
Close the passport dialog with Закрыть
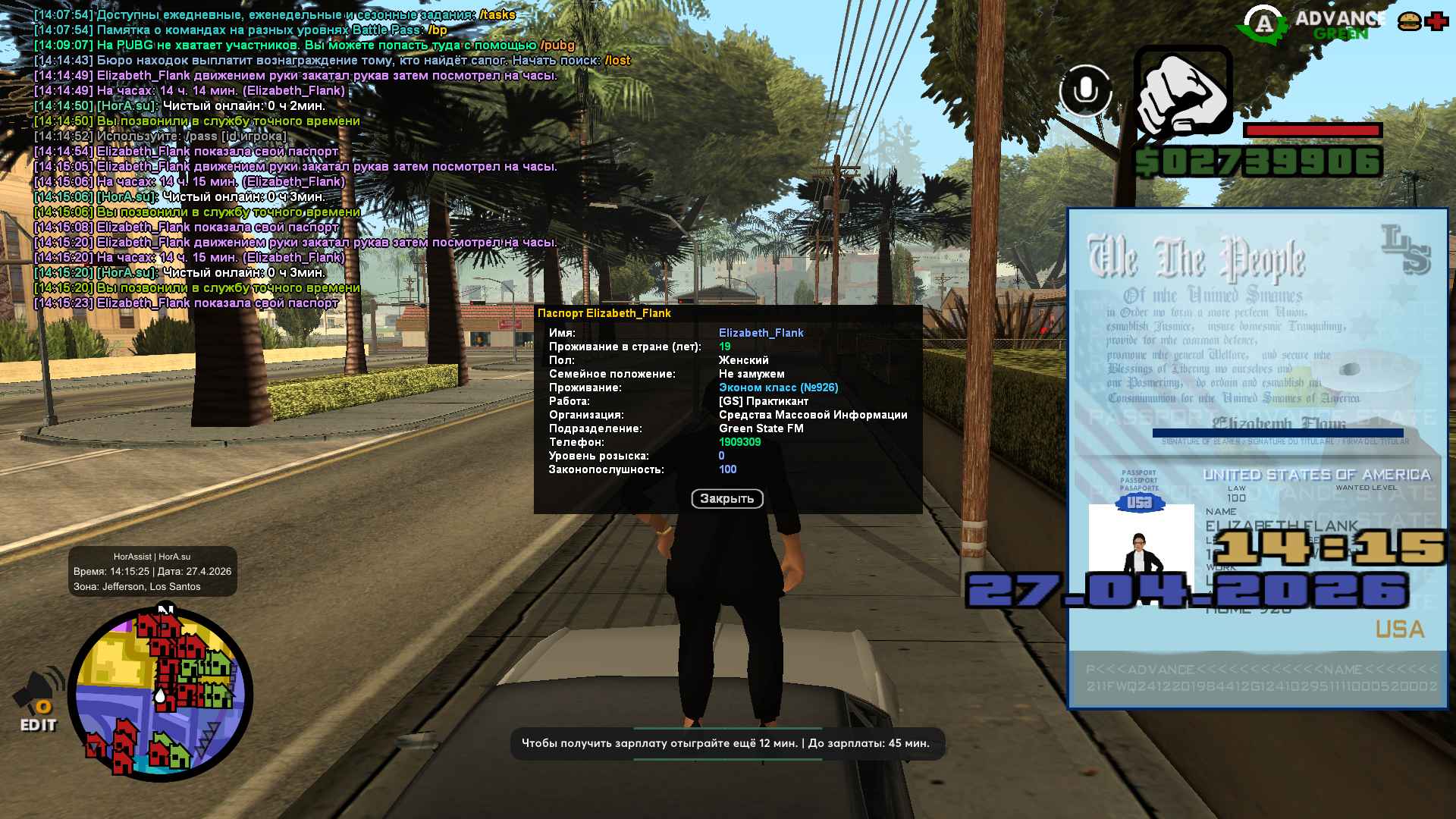(726, 498)
